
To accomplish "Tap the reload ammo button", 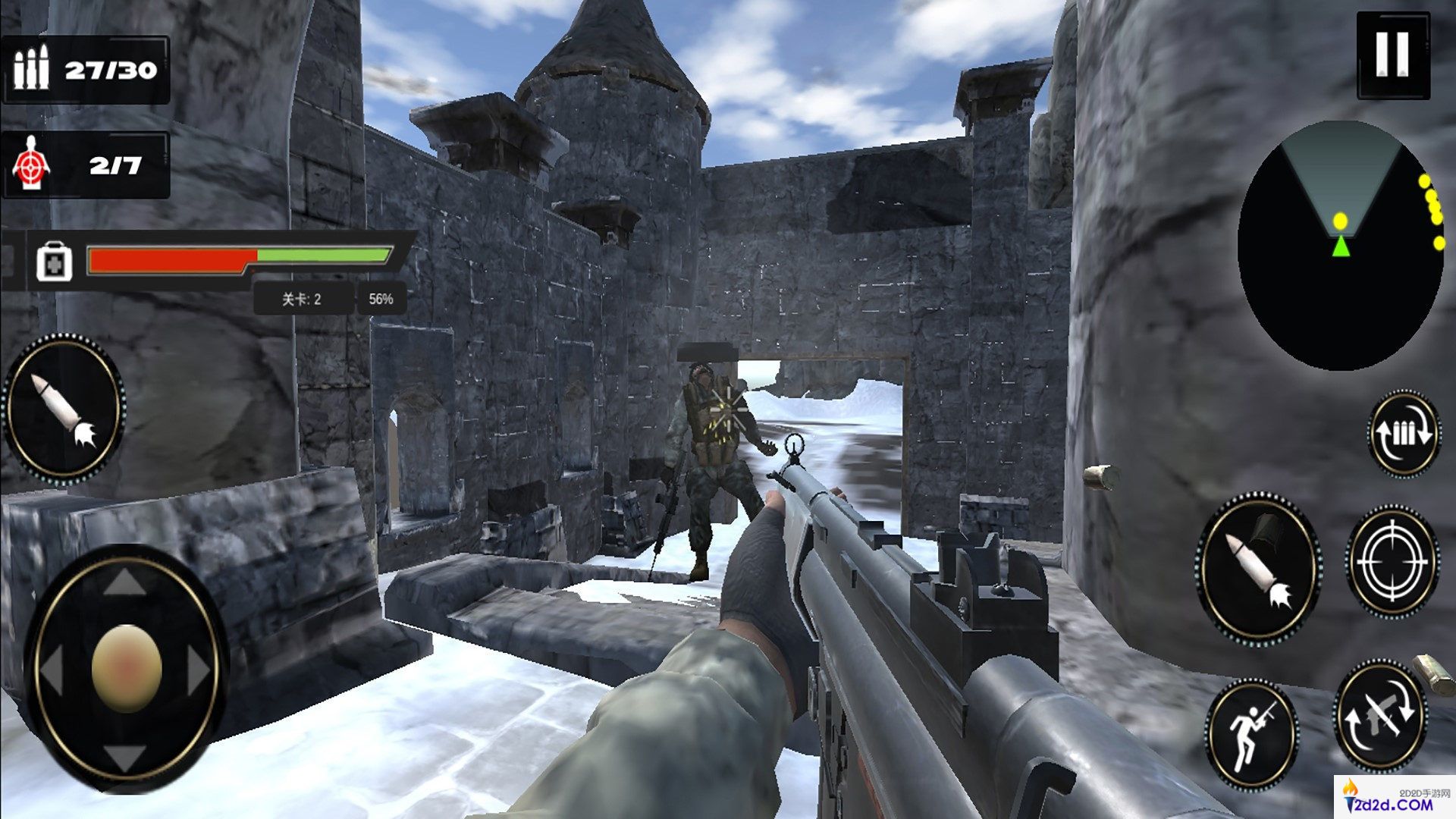I will [1404, 433].
